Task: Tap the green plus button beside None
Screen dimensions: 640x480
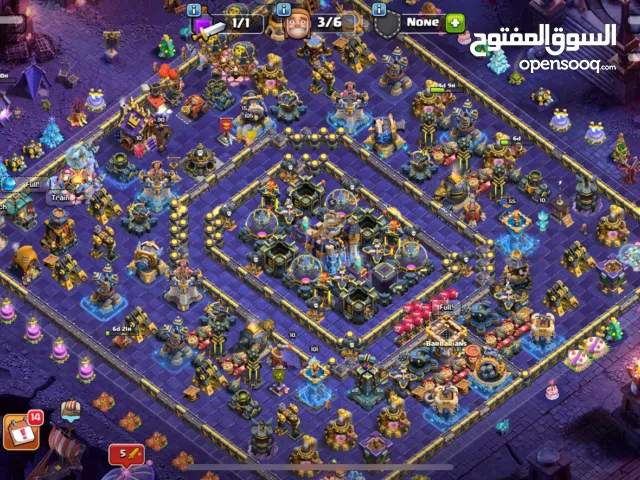Action: pyautogui.click(x=456, y=22)
